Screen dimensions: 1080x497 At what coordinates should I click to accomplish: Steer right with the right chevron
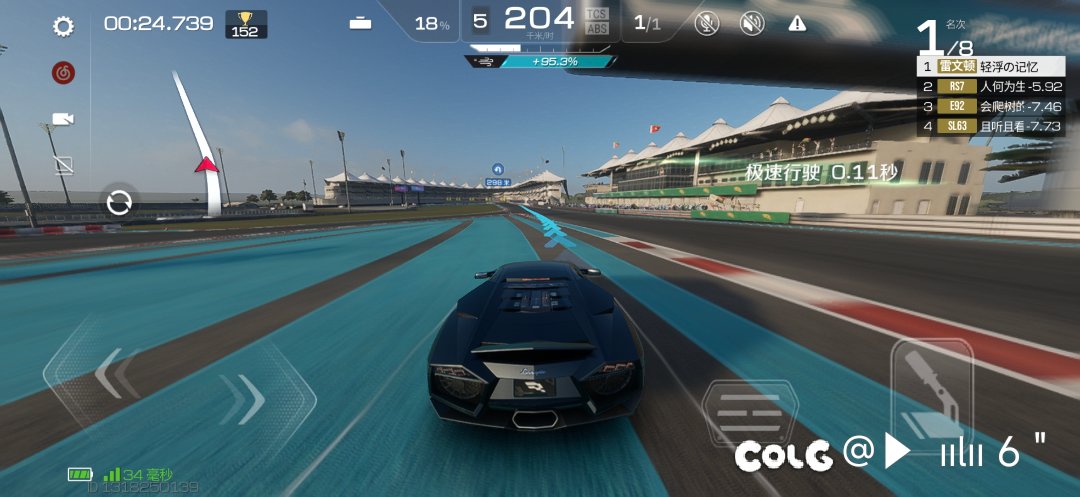point(243,399)
